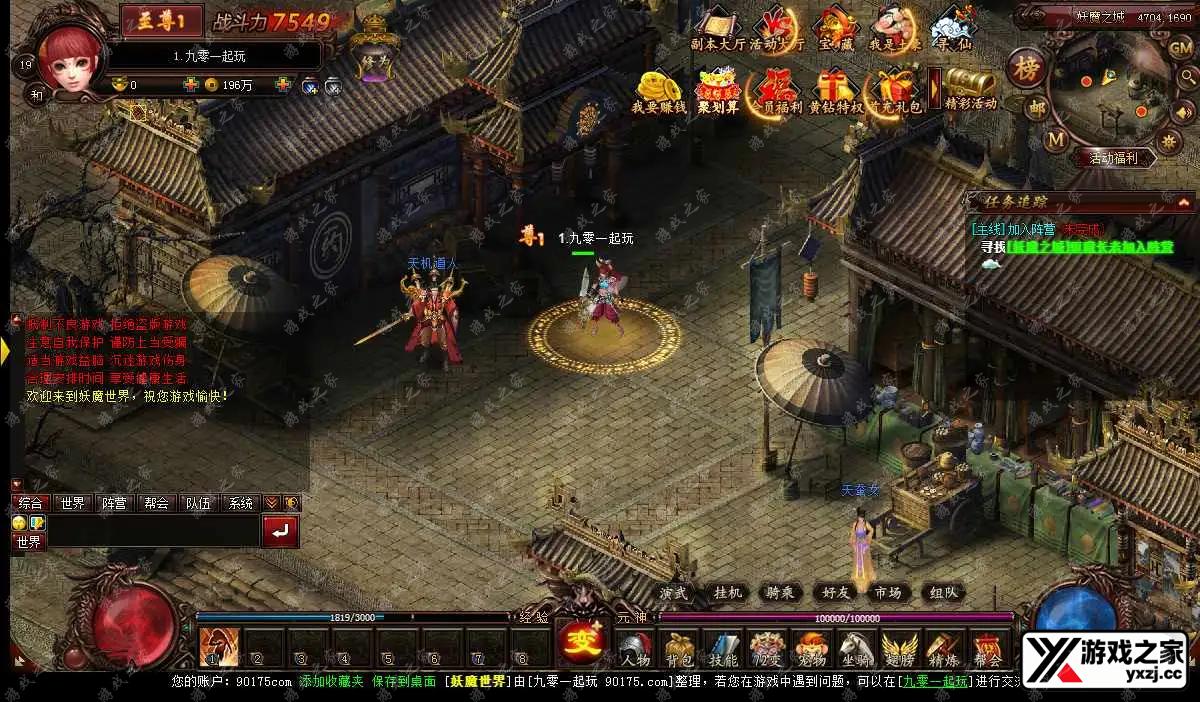Viewport: 1200px width, 702px height.
Task: Click the red chat send arrow button
Action: [280, 531]
